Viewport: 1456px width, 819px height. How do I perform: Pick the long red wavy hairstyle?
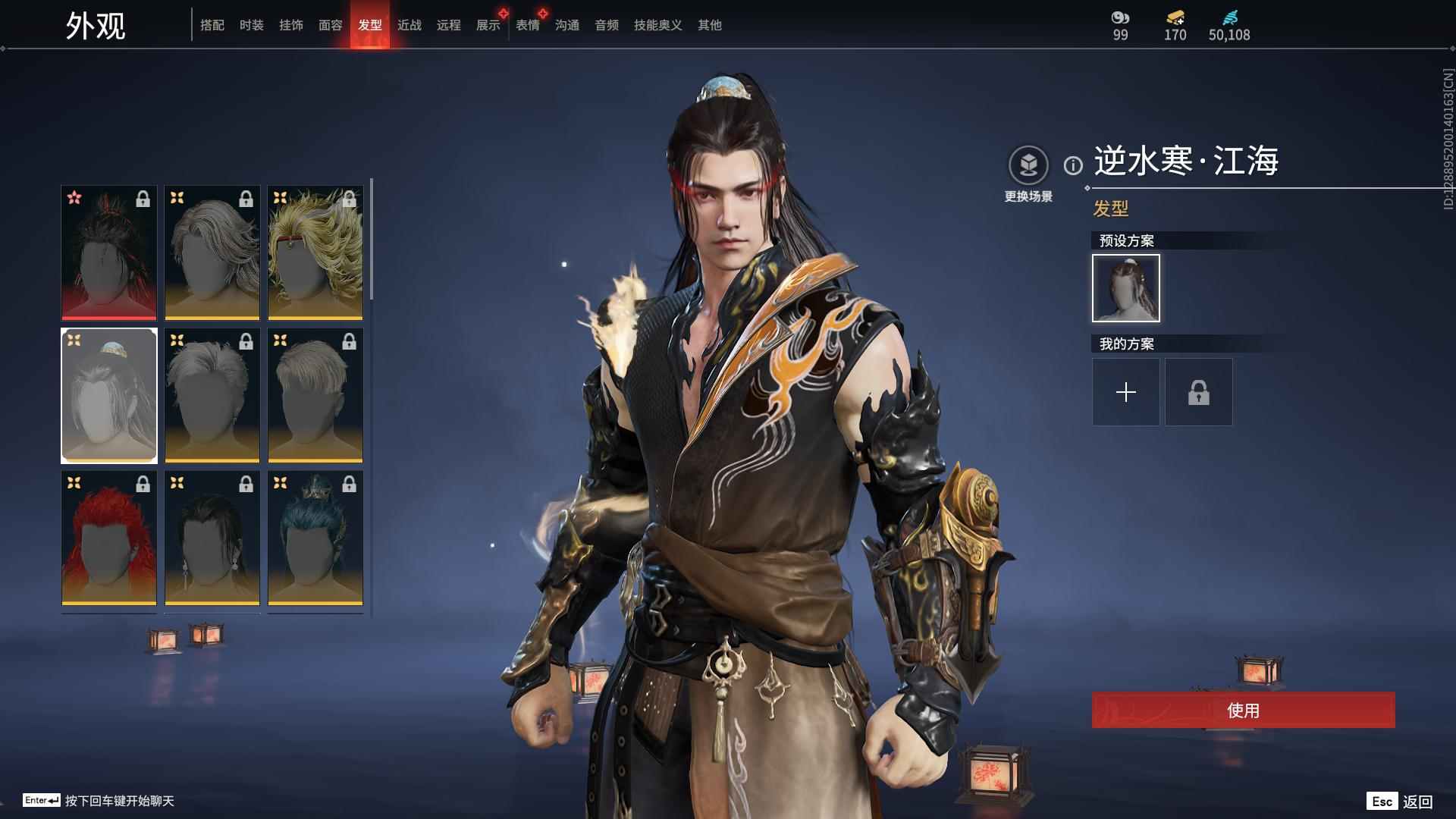click(x=109, y=538)
